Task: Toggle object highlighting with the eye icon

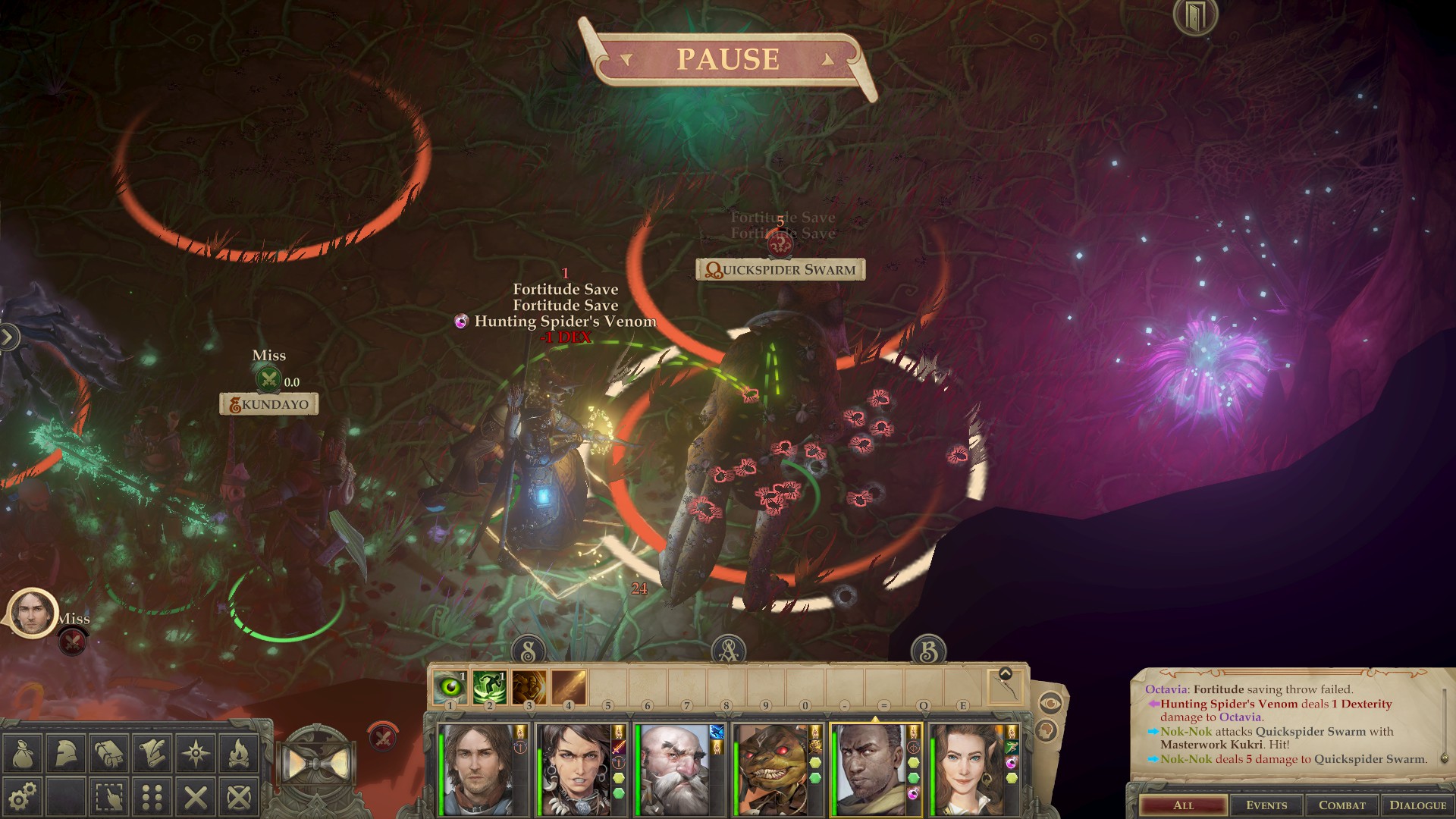Action: pyautogui.click(x=1050, y=702)
